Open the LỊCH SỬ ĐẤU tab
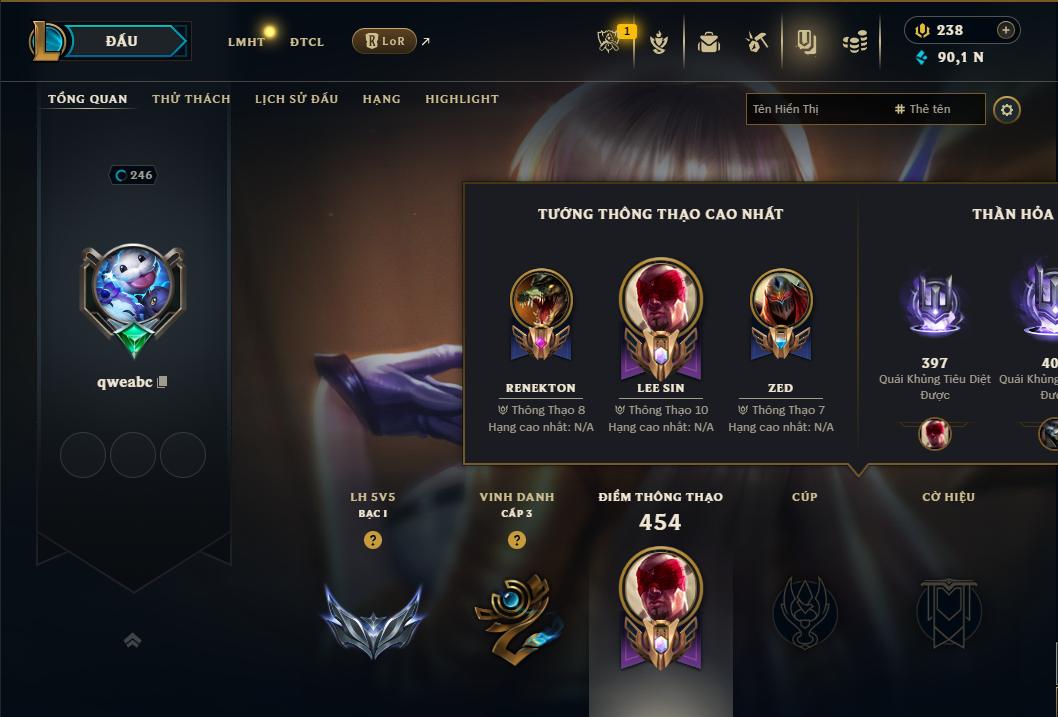1058x717 pixels. click(296, 99)
